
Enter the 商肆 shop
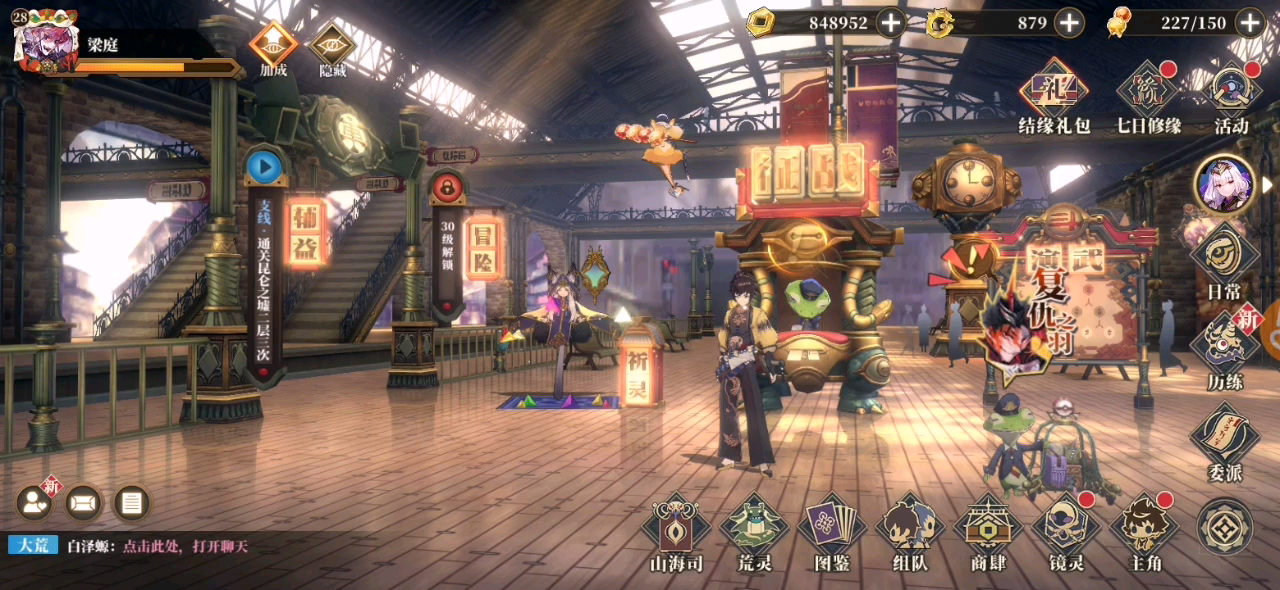988,532
